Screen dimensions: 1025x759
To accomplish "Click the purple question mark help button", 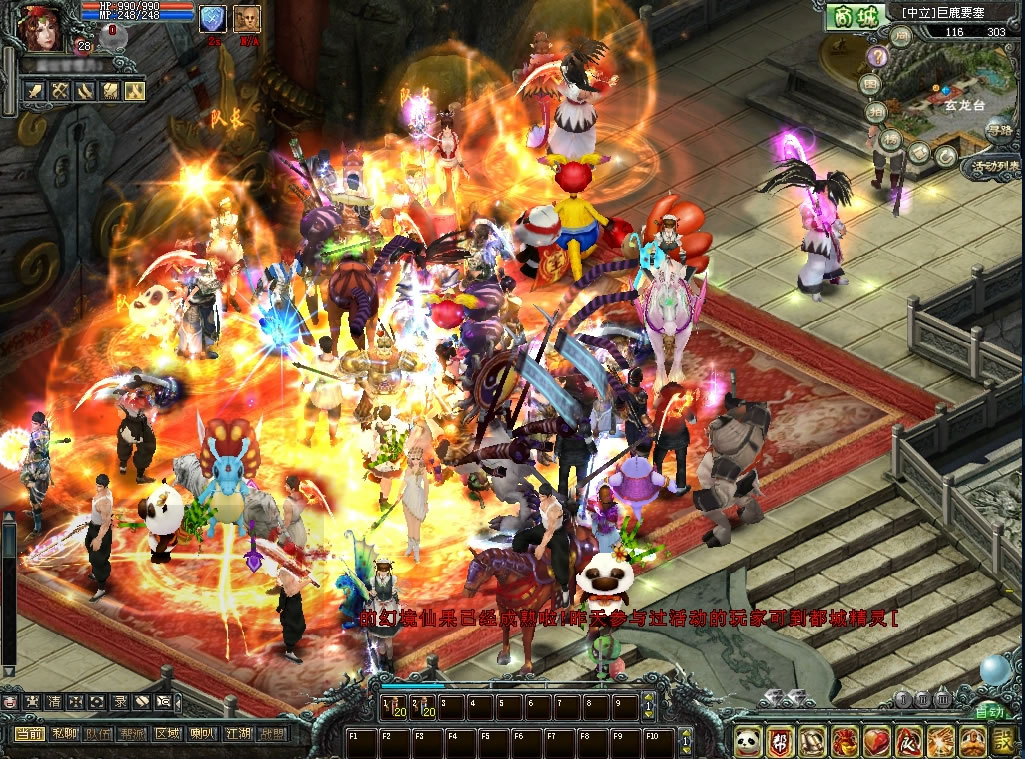I will point(879,56).
